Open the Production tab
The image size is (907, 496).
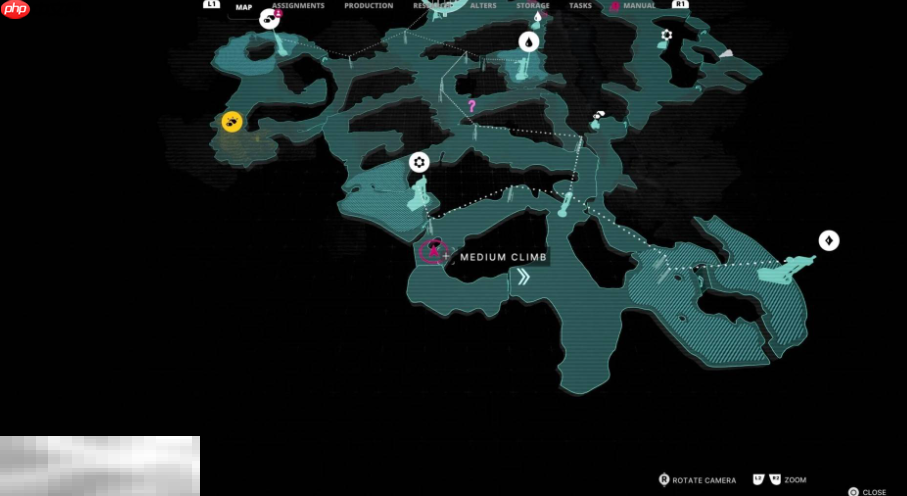tap(368, 6)
